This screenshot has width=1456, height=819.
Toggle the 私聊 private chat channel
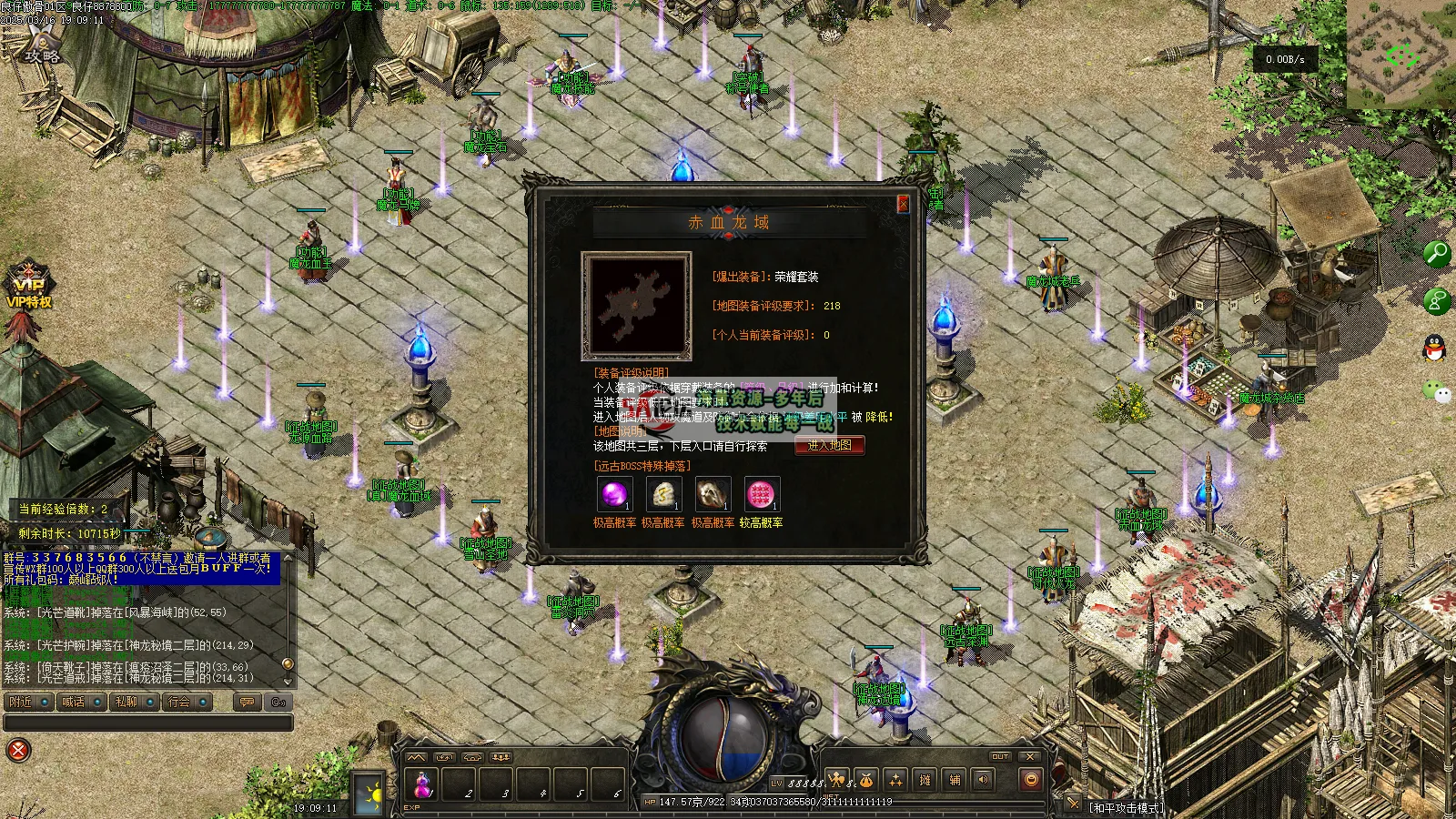[134, 702]
